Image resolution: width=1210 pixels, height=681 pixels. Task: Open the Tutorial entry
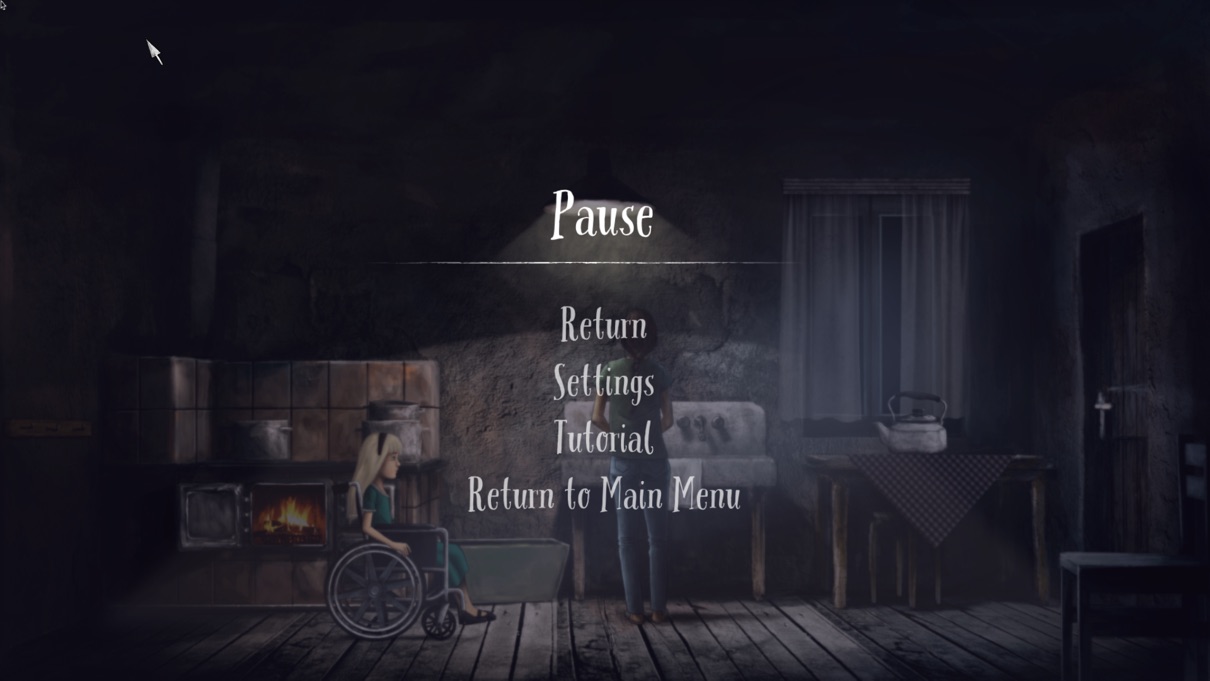(603, 439)
